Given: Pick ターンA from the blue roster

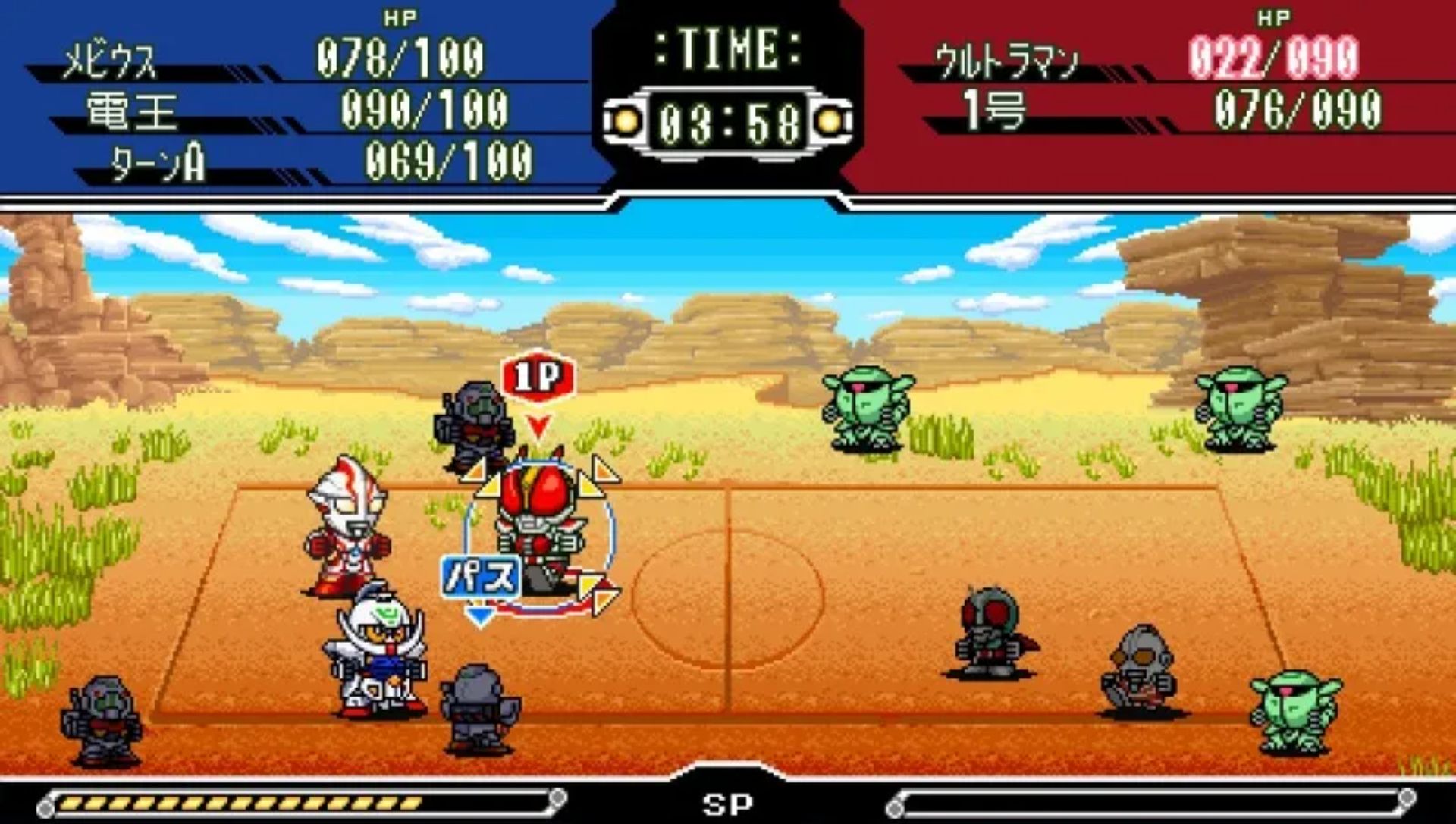Looking at the screenshot, I should pos(158,162).
